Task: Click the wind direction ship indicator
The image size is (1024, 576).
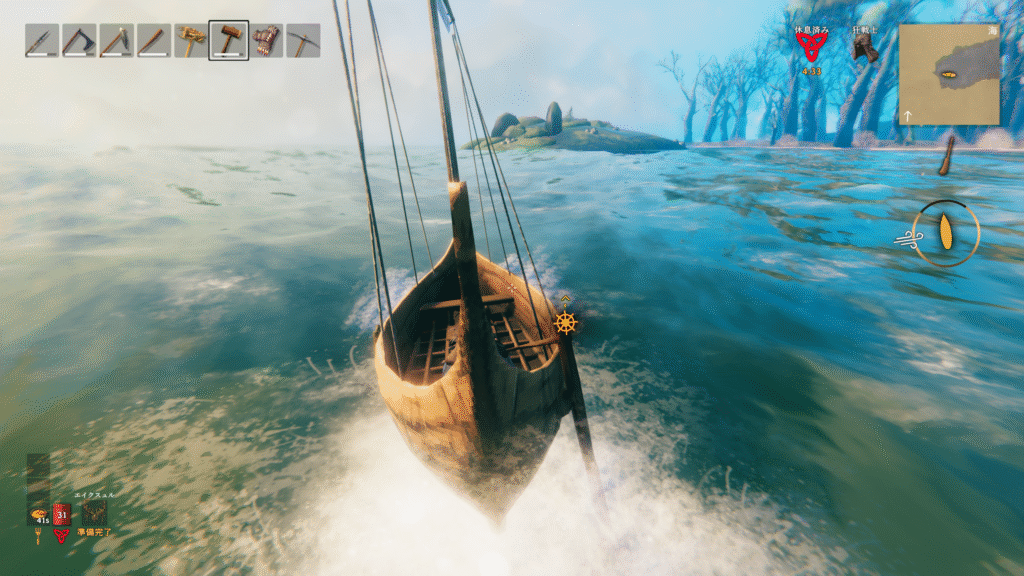Action: [945, 234]
